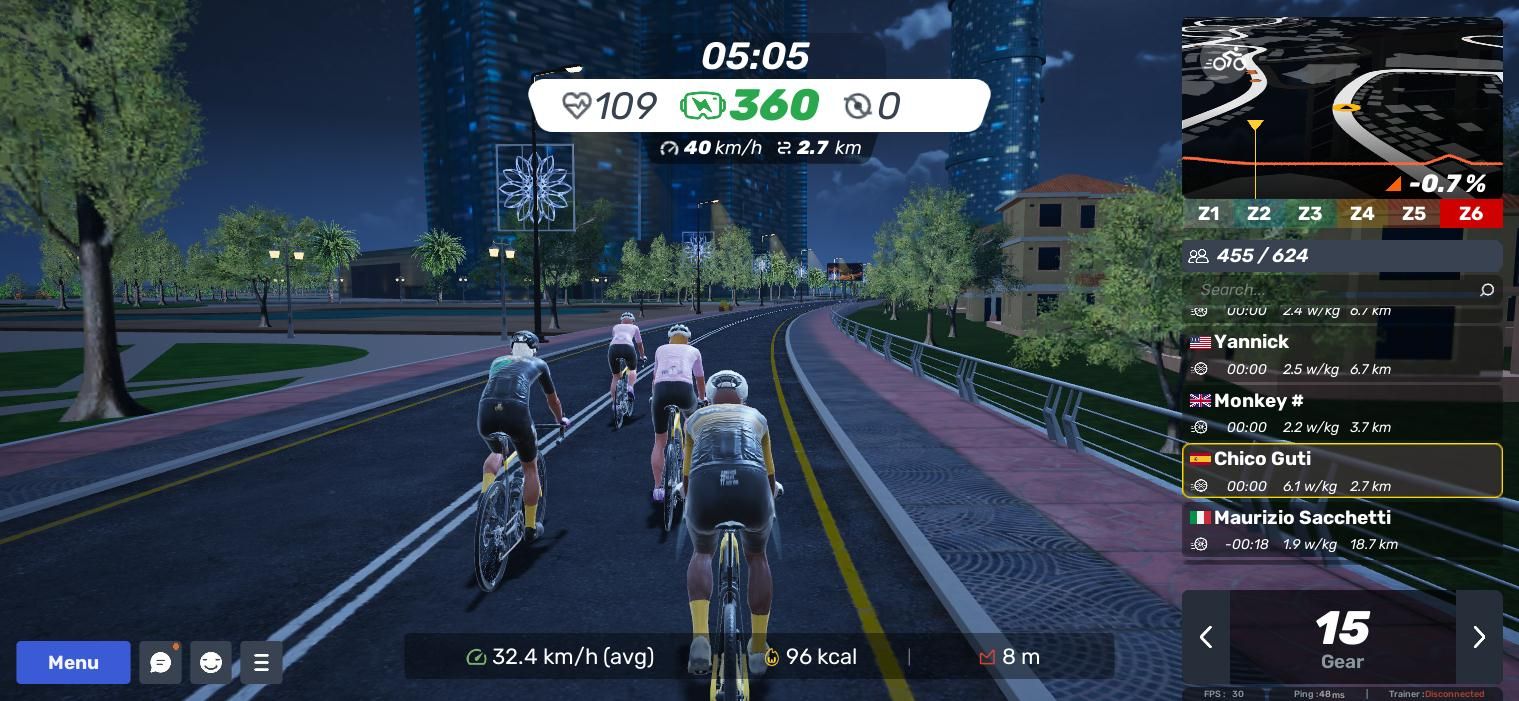Select rider Maurizio Sacchetti
The width and height of the screenshot is (1519, 701).
click(x=1342, y=530)
